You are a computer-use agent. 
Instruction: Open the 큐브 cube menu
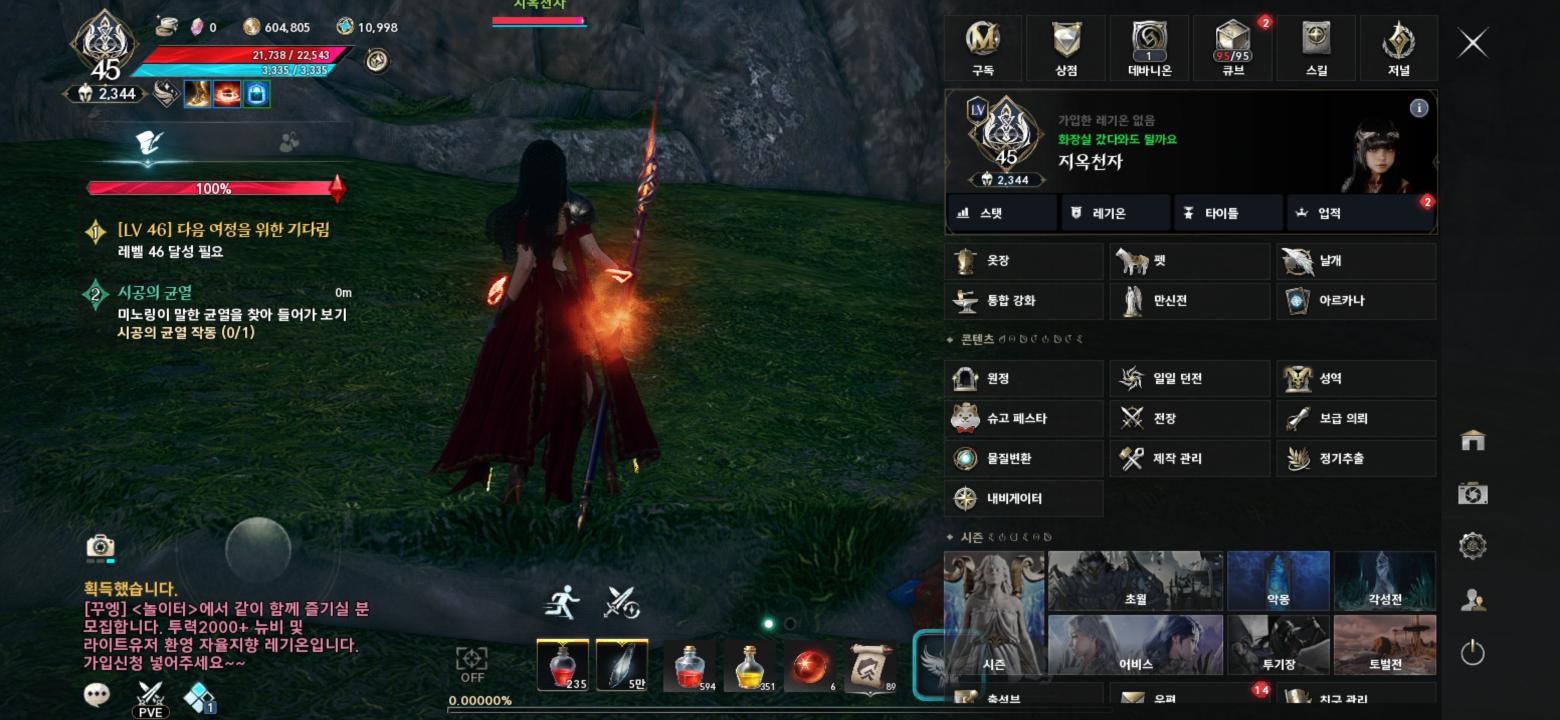(1233, 48)
